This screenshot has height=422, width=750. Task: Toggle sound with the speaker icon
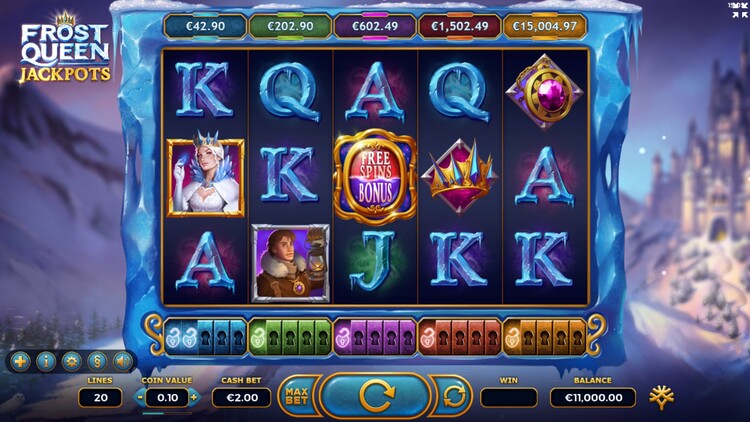[122, 361]
